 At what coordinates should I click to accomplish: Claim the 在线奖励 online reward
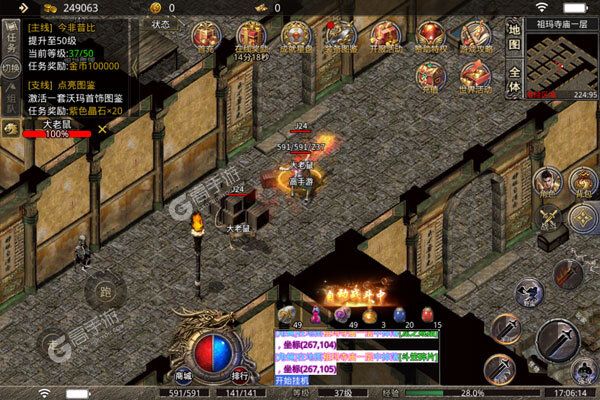click(250, 40)
